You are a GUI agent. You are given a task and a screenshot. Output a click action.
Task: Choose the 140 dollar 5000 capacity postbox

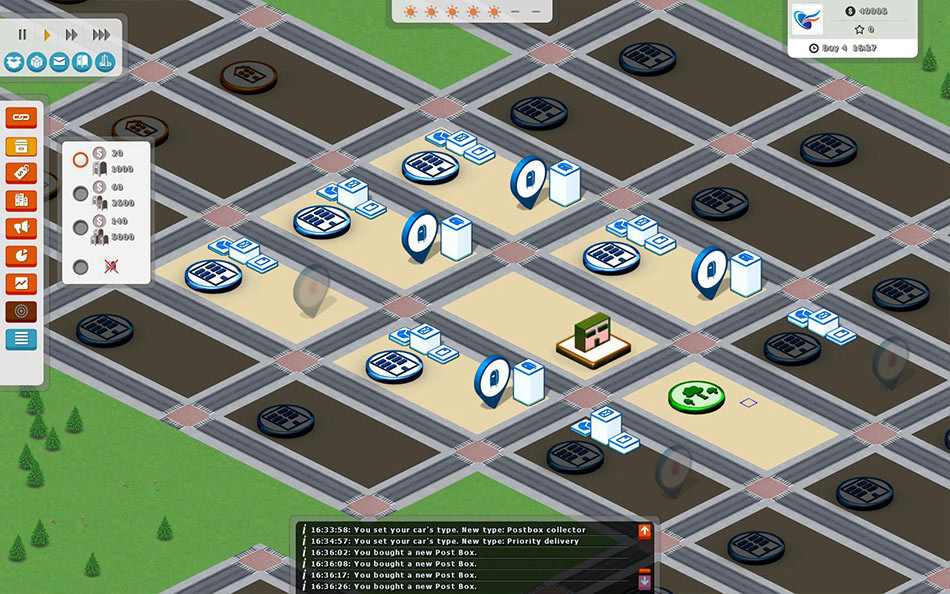click(x=81, y=227)
